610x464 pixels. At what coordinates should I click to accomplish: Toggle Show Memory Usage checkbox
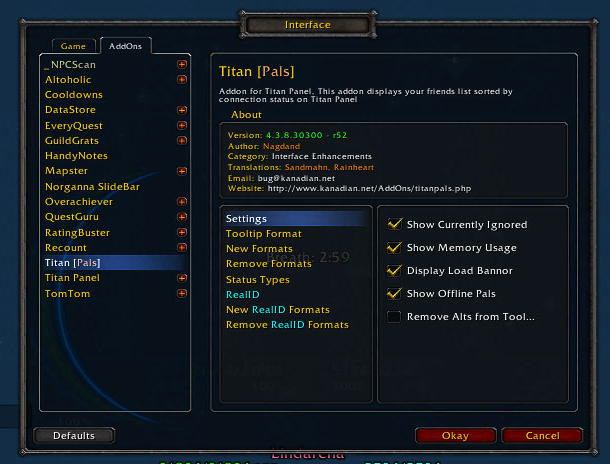coord(394,248)
